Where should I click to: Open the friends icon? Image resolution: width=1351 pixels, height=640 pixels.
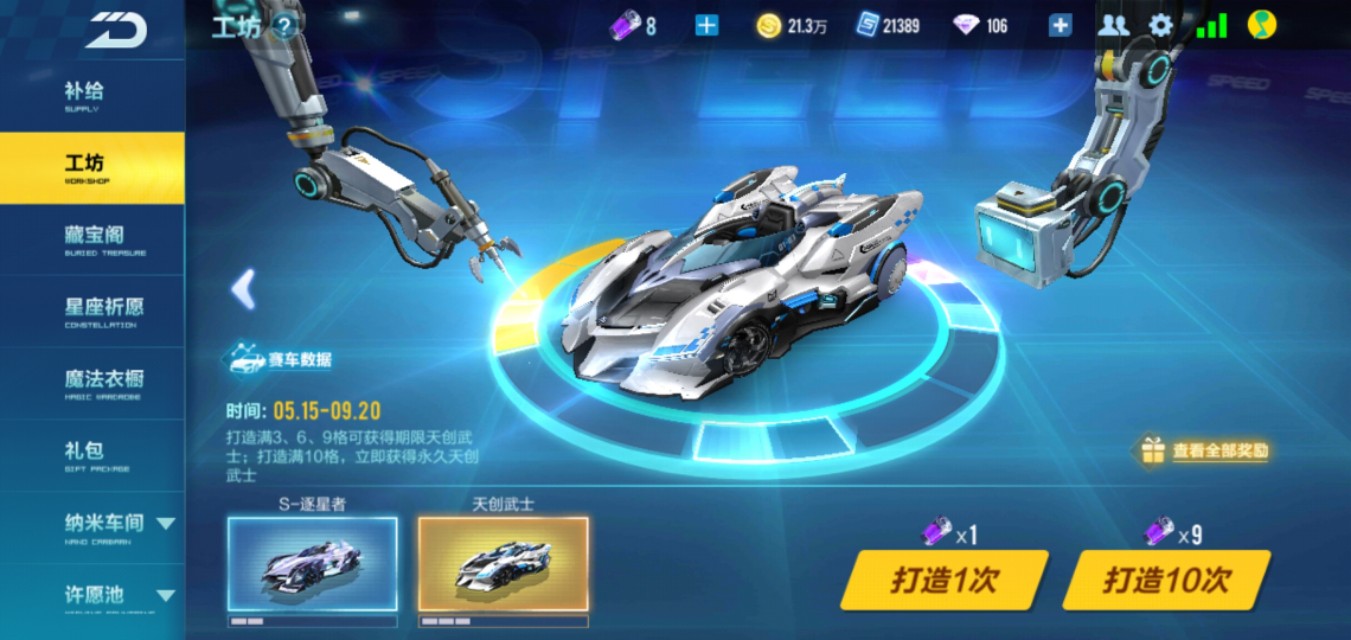[1113, 26]
